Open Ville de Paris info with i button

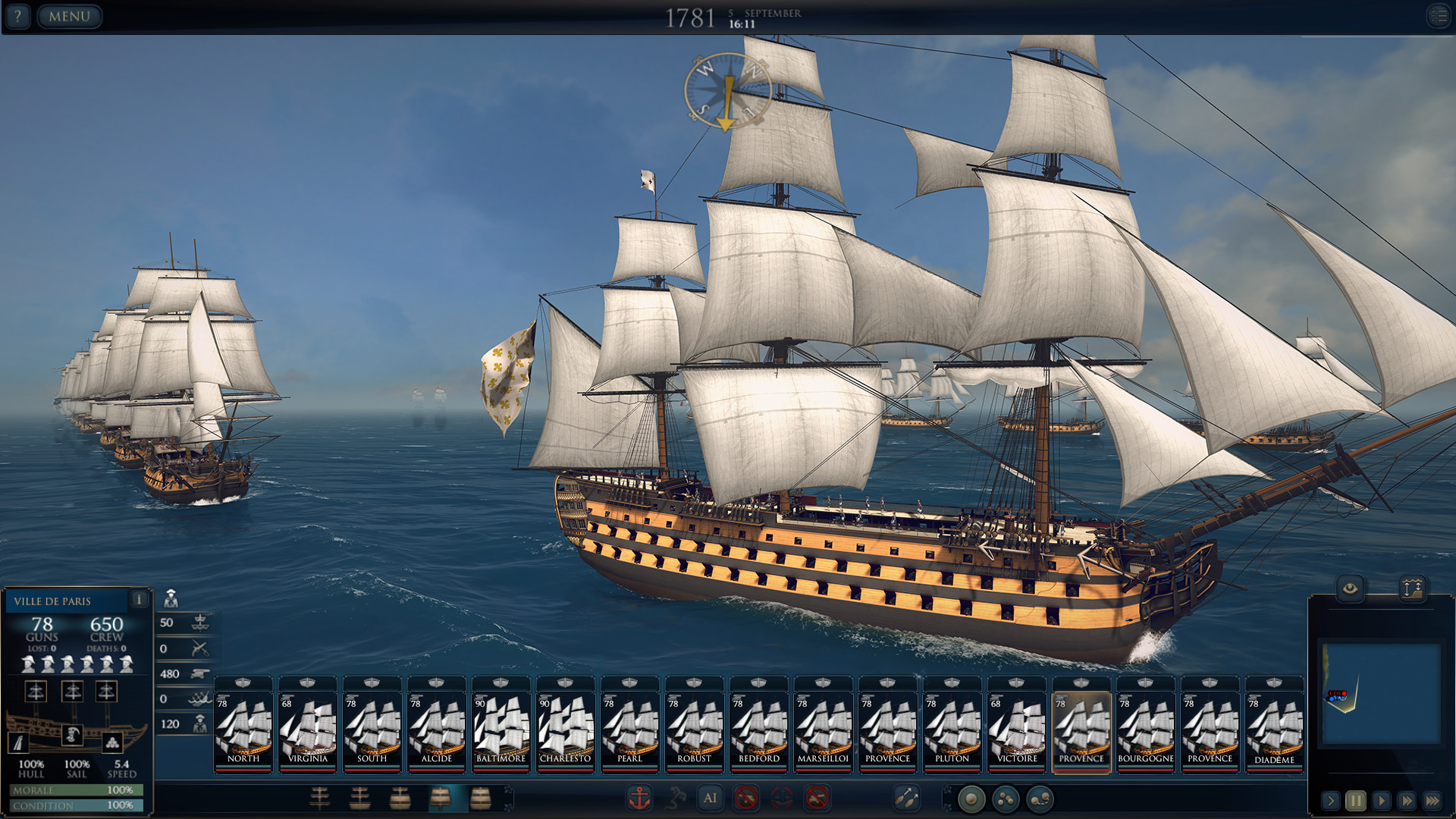139,601
